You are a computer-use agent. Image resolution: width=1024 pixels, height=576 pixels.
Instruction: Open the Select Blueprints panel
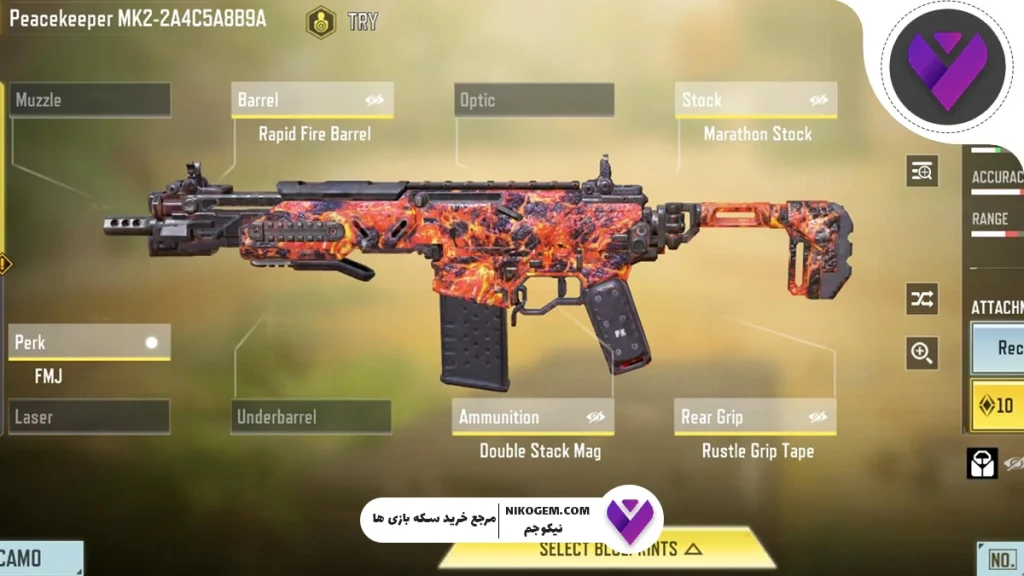tap(620, 549)
